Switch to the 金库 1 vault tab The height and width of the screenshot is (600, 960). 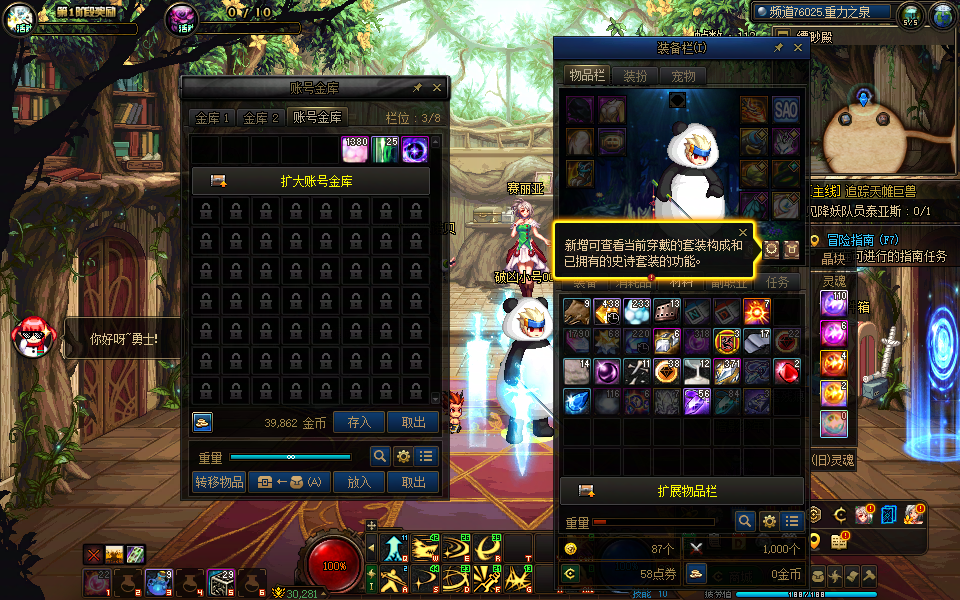(x=212, y=118)
